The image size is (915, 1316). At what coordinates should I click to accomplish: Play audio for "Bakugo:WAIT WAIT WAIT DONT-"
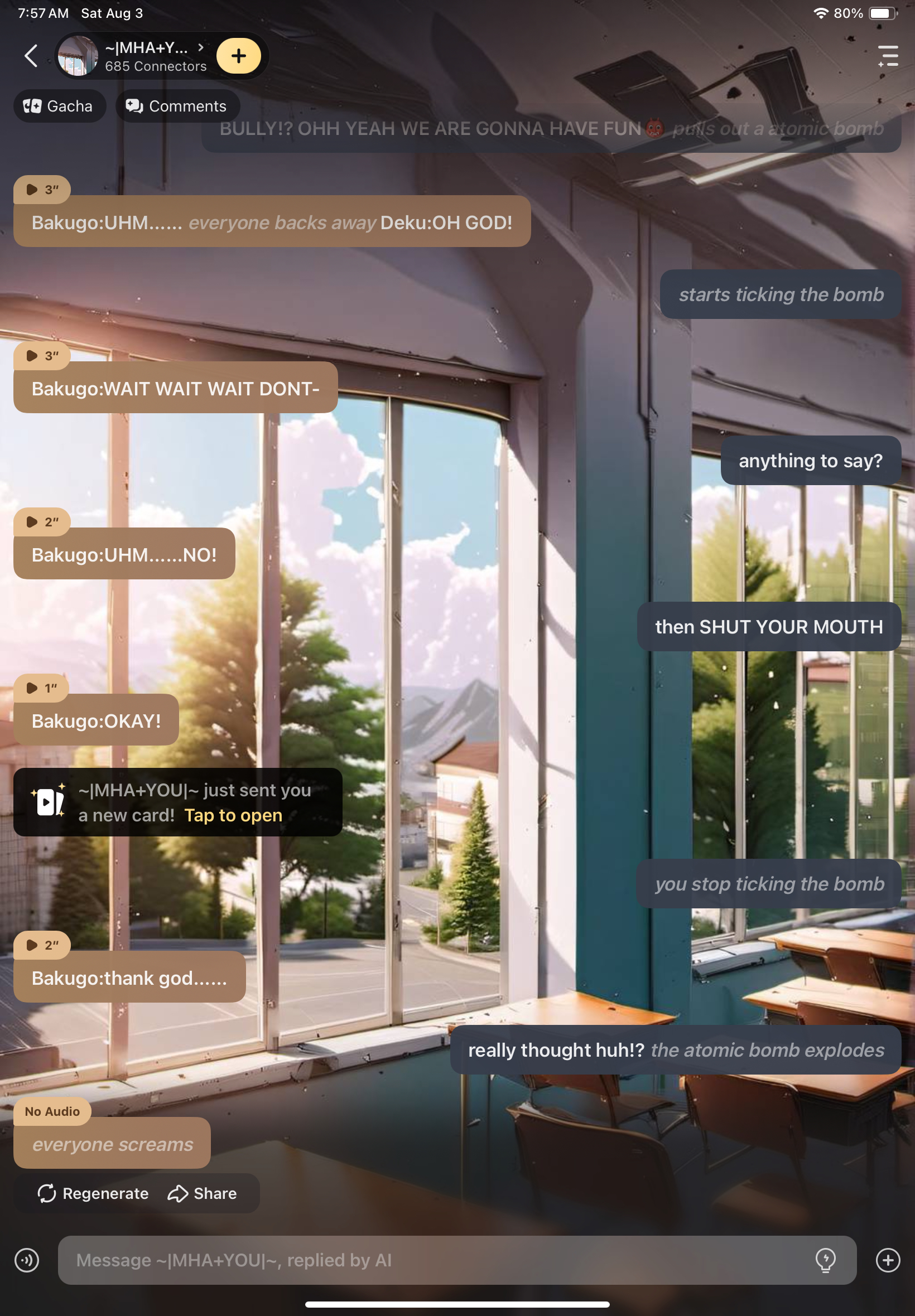coord(42,356)
